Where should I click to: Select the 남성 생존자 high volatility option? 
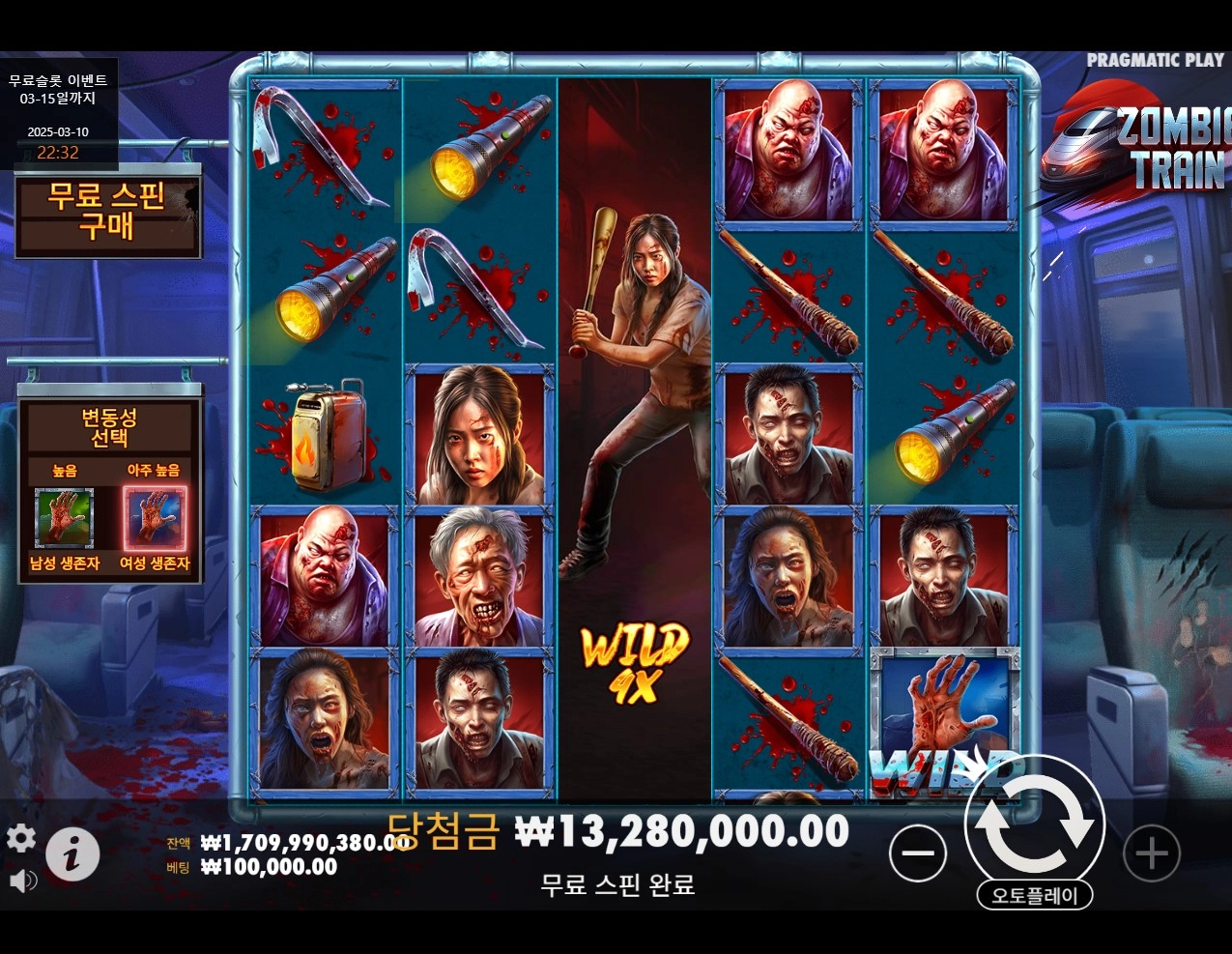(x=64, y=519)
